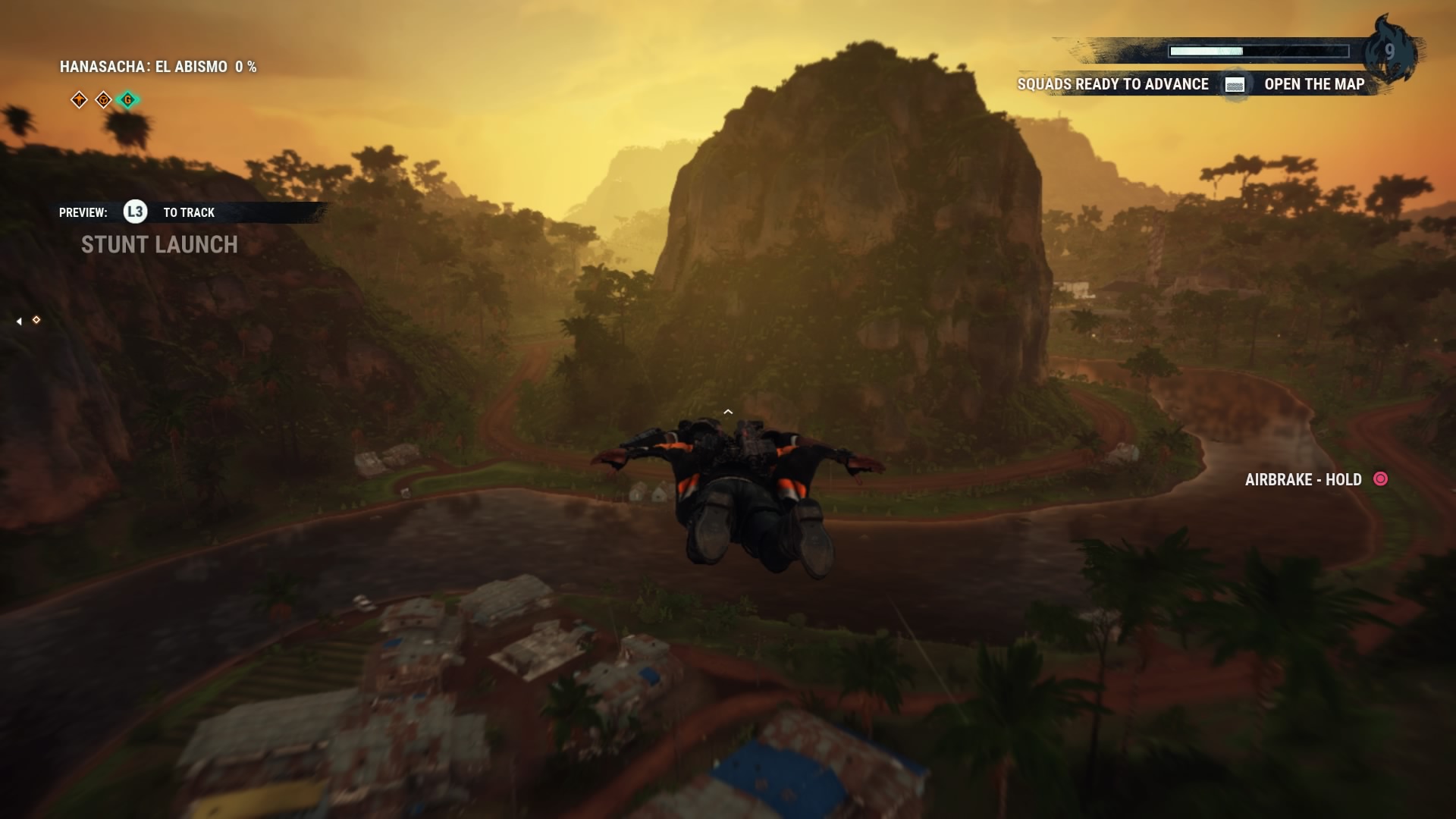Viewport: 1456px width, 819px height.
Task: Select the wingsuit stunt diamond icon
Action: click(79, 99)
